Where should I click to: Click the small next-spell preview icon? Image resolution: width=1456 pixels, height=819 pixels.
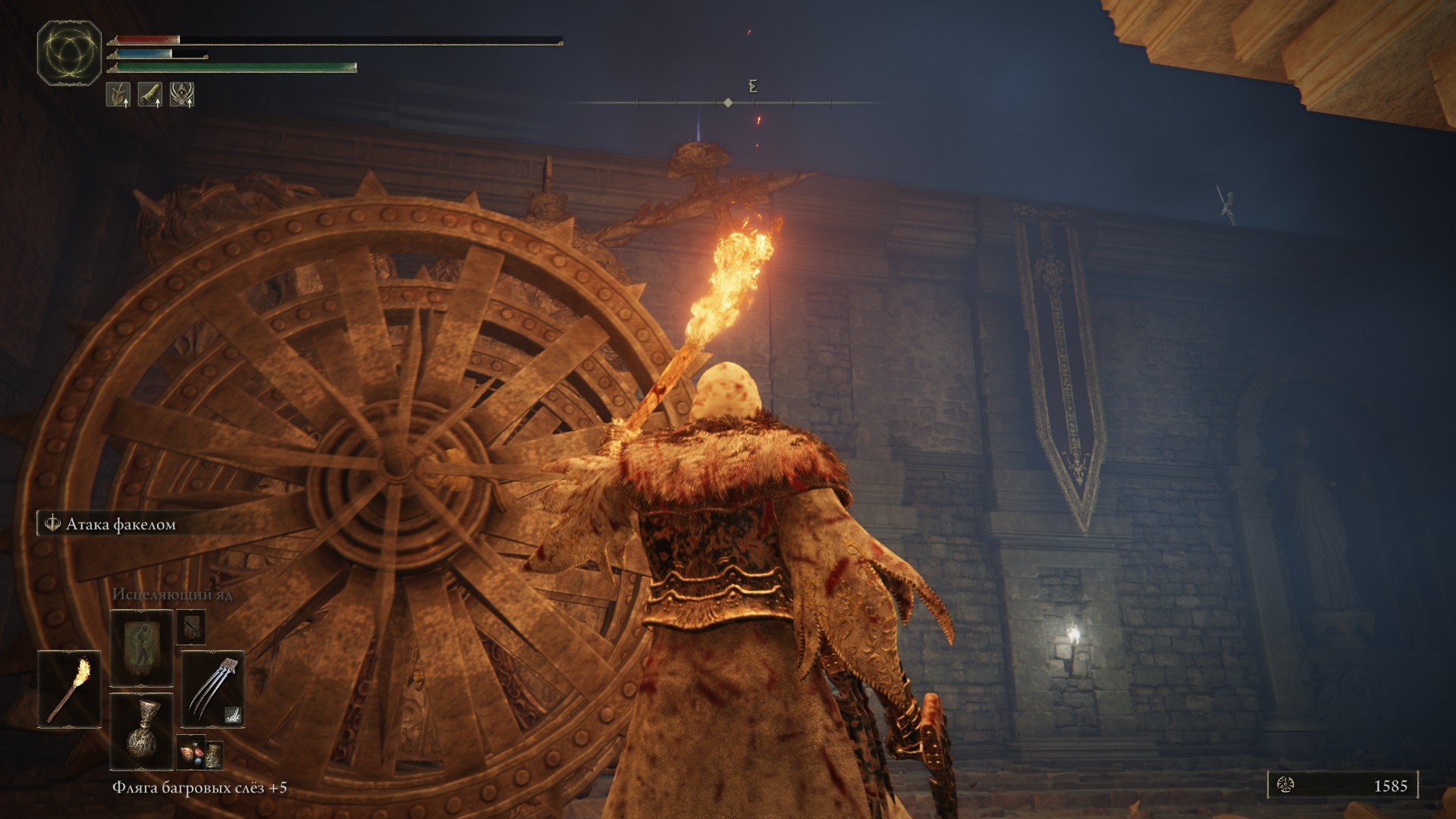(190, 626)
